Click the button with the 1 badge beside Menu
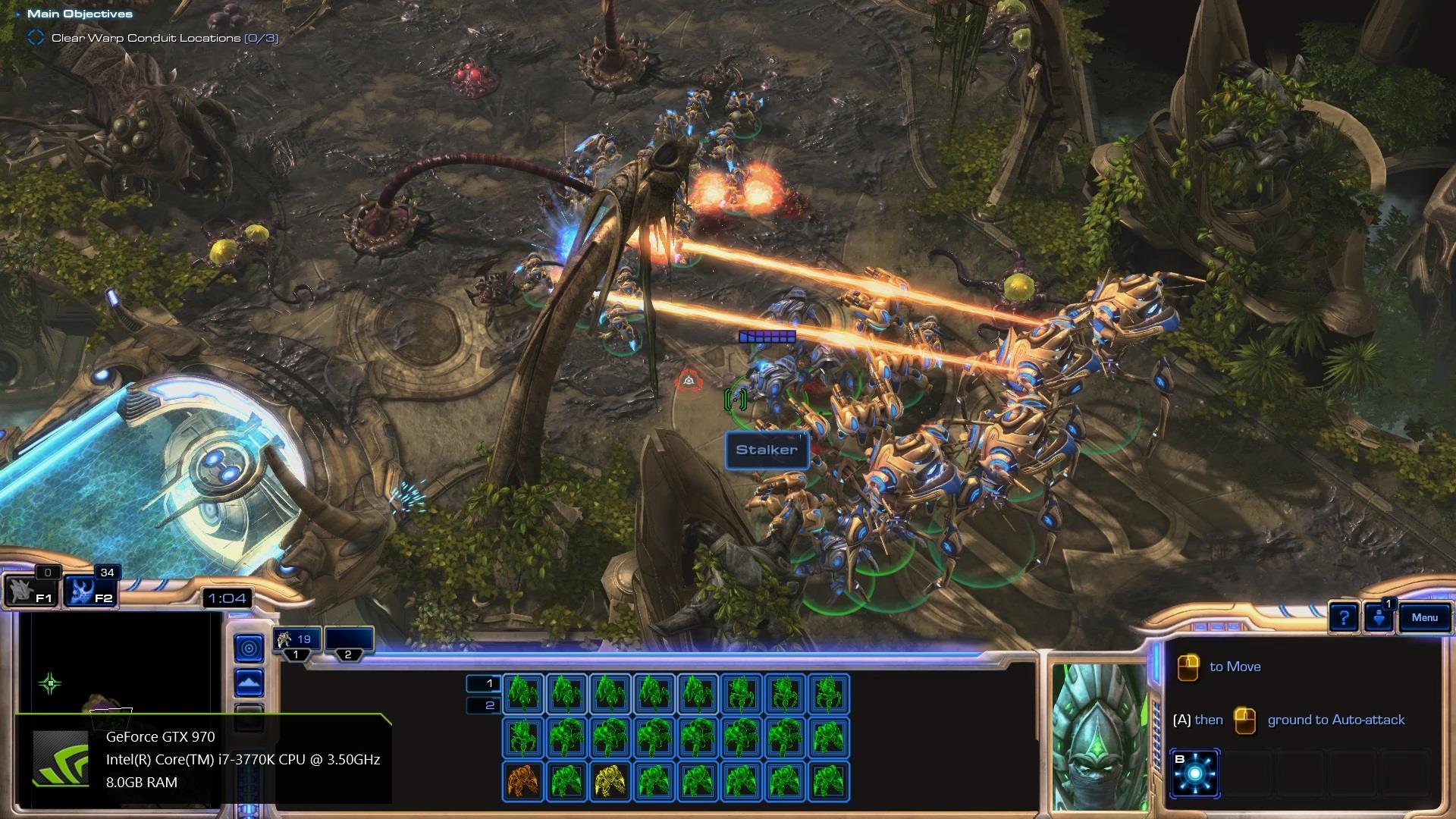Image resolution: width=1456 pixels, height=819 pixels. point(1379,617)
